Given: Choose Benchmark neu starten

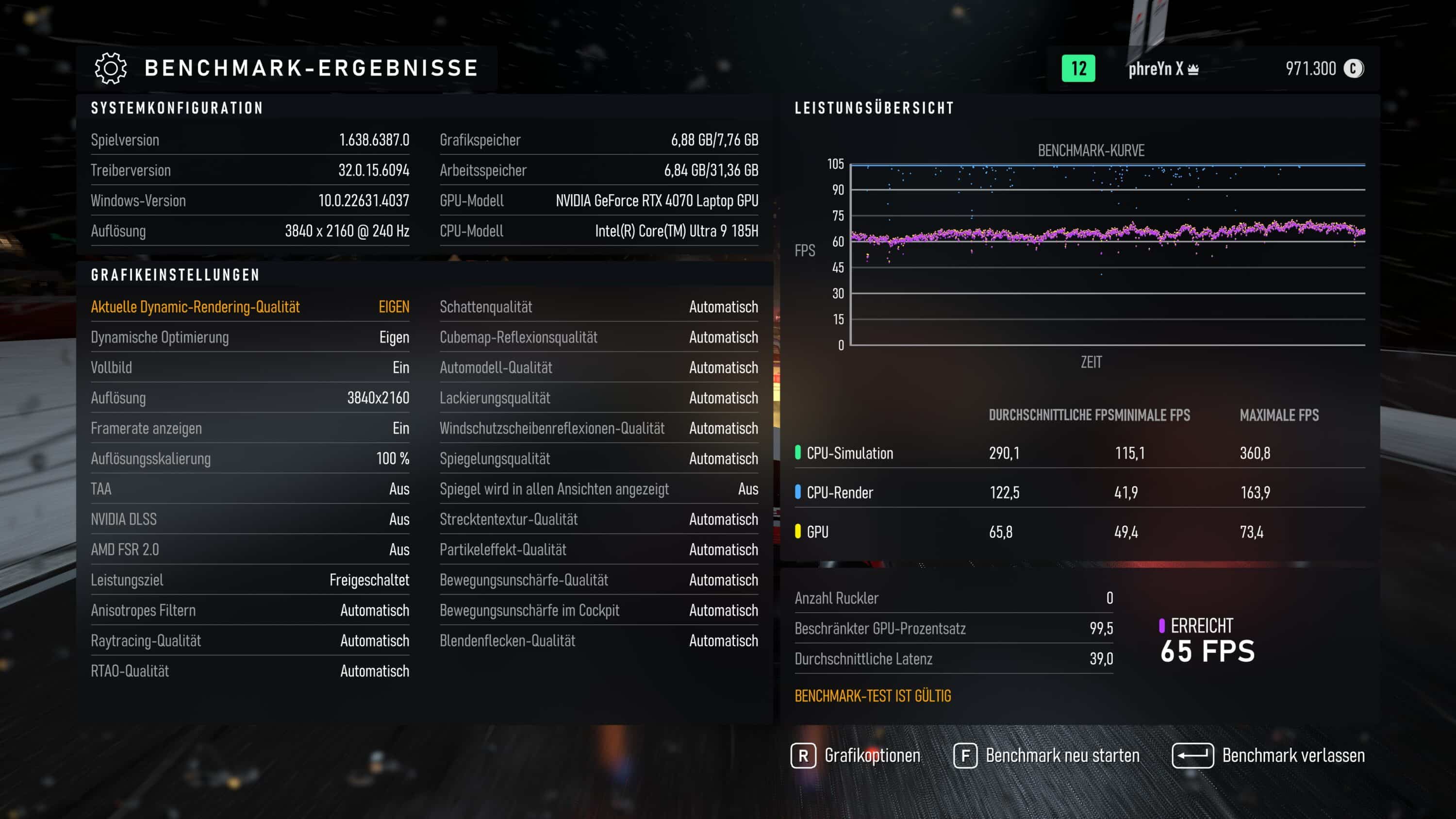Looking at the screenshot, I should point(1047,756).
